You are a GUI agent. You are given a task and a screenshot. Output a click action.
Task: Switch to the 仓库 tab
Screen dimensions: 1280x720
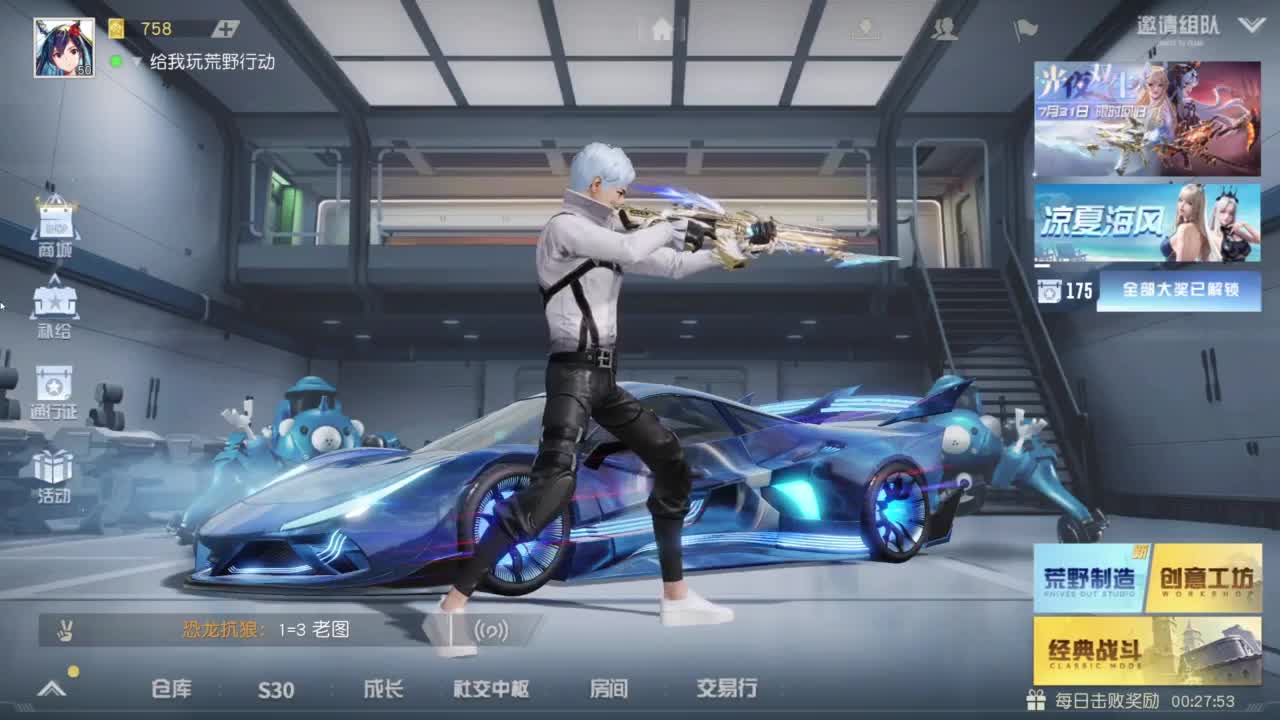pos(170,689)
